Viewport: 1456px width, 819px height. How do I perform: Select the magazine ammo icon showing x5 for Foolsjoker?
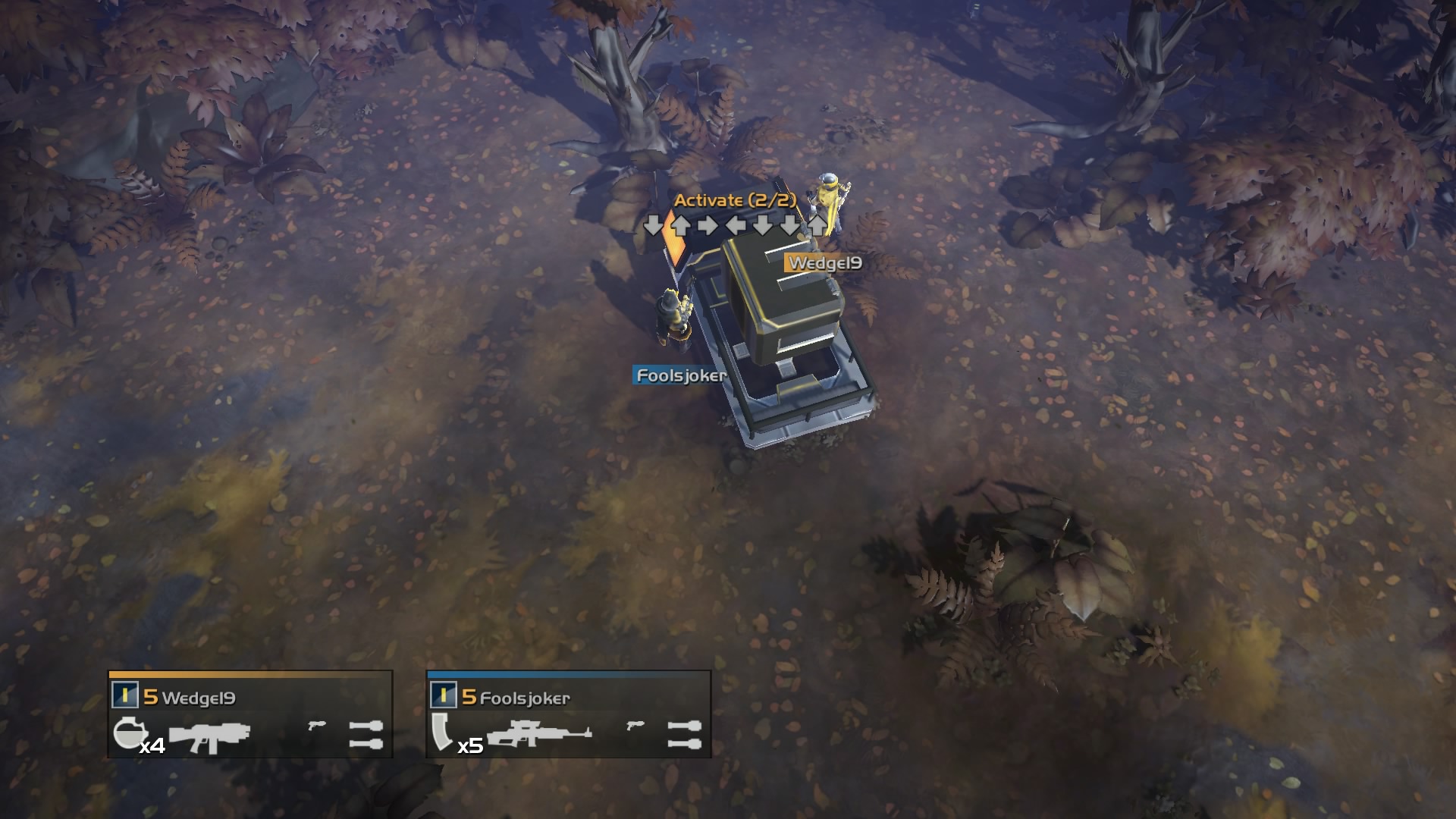(x=442, y=733)
